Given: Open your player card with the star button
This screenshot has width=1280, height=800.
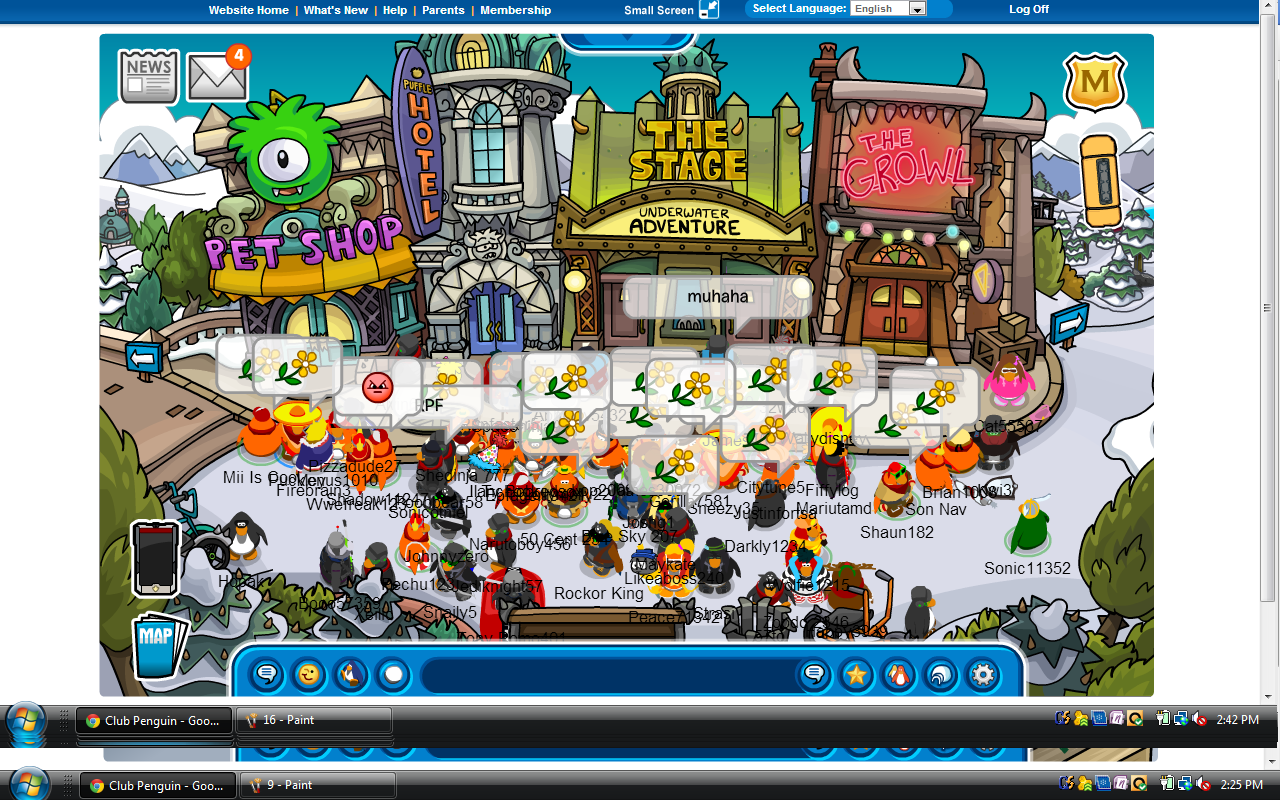Looking at the screenshot, I should 856,675.
